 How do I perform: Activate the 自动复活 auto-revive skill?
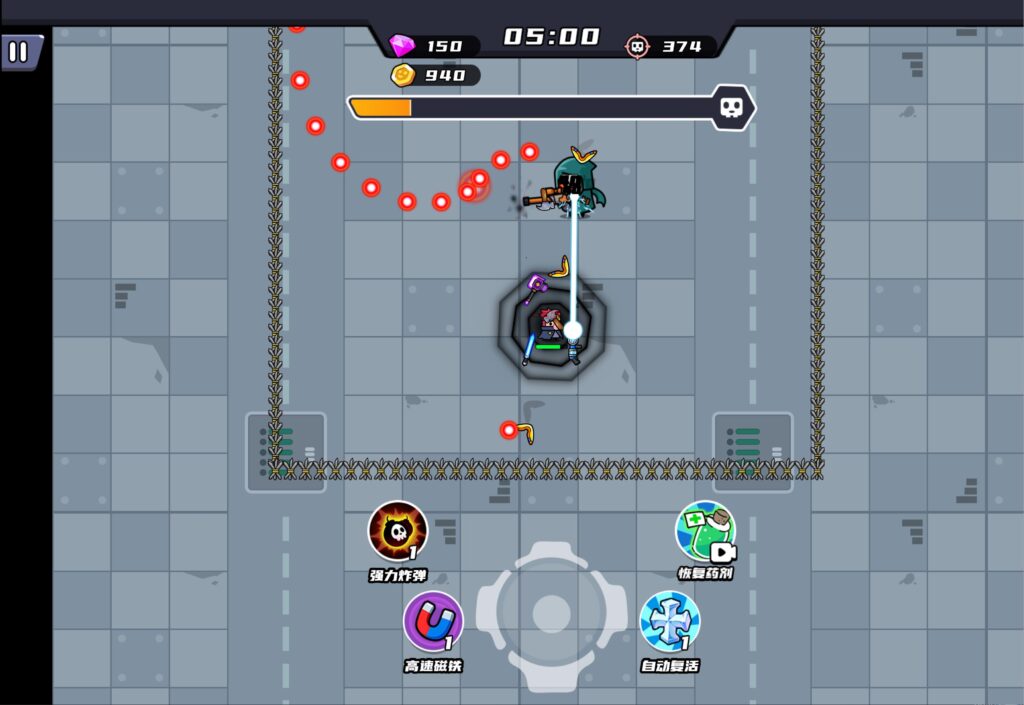(x=669, y=621)
